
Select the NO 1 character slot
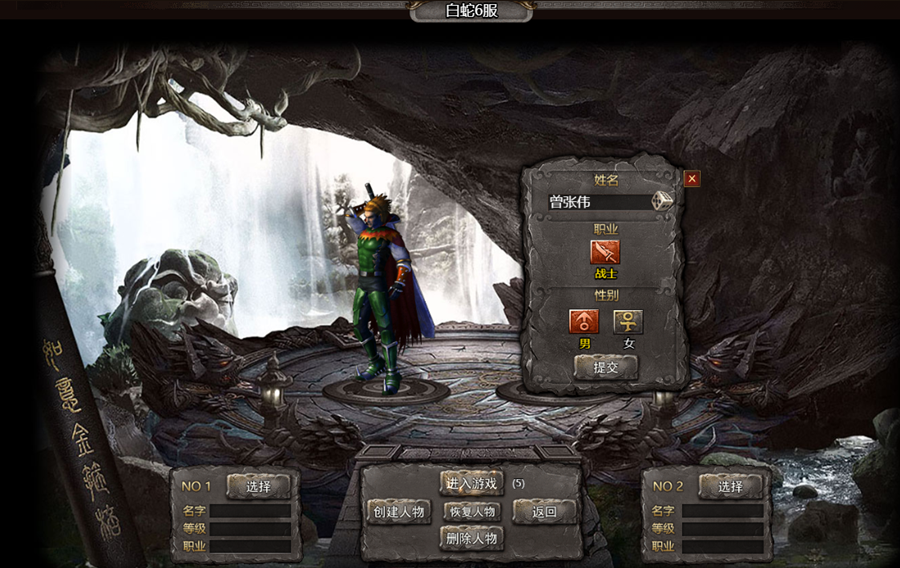coord(259,486)
